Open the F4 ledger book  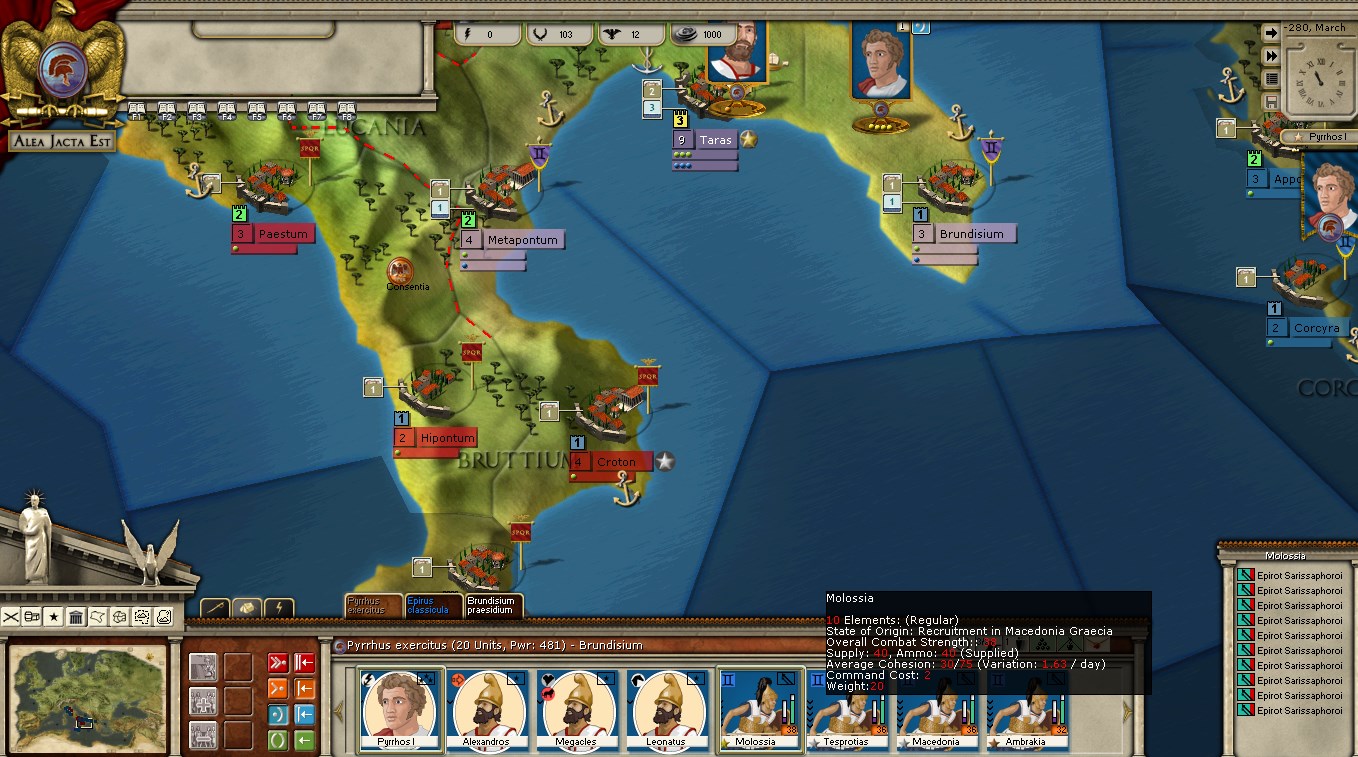[x=227, y=109]
